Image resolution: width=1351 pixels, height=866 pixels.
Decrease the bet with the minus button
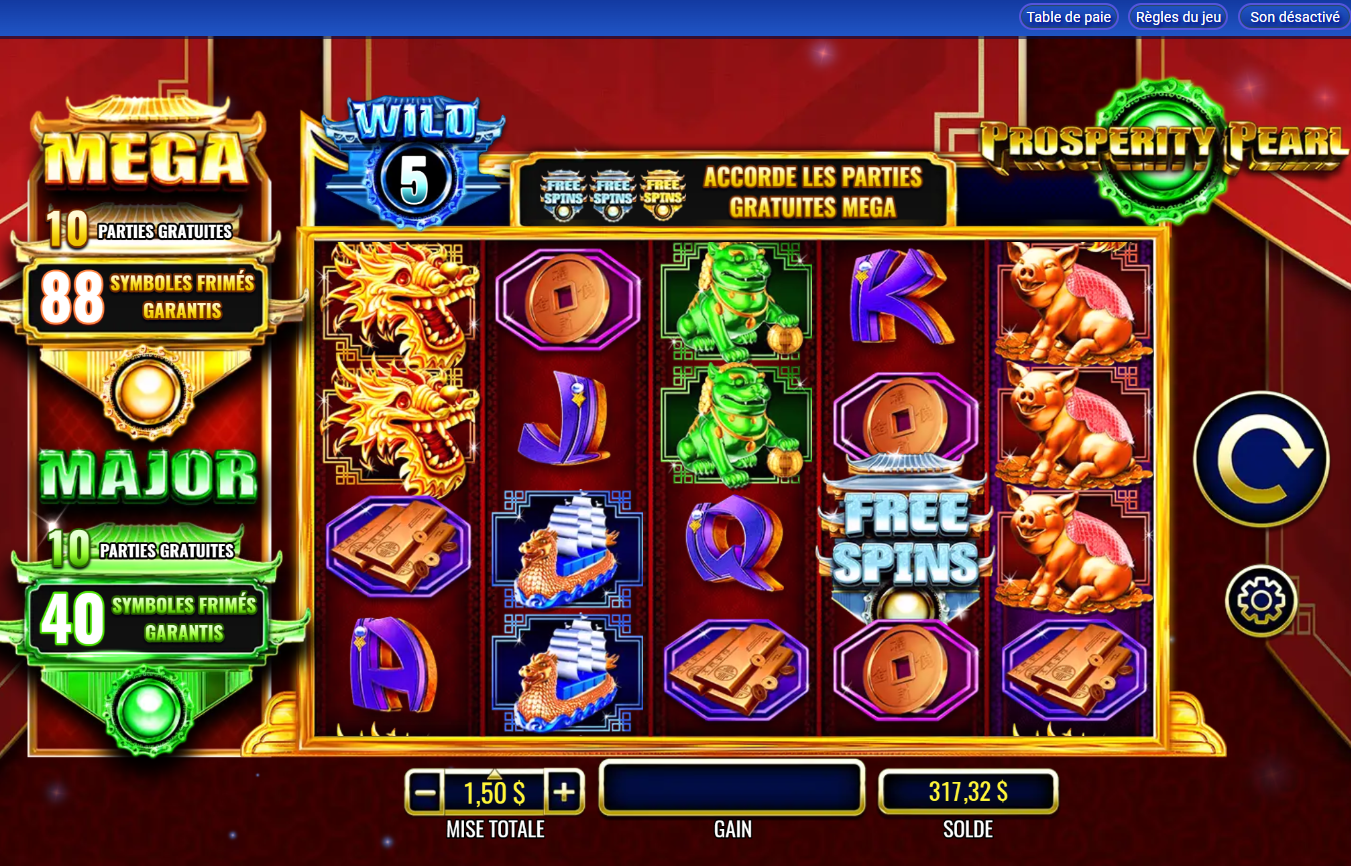click(x=424, y=790)
